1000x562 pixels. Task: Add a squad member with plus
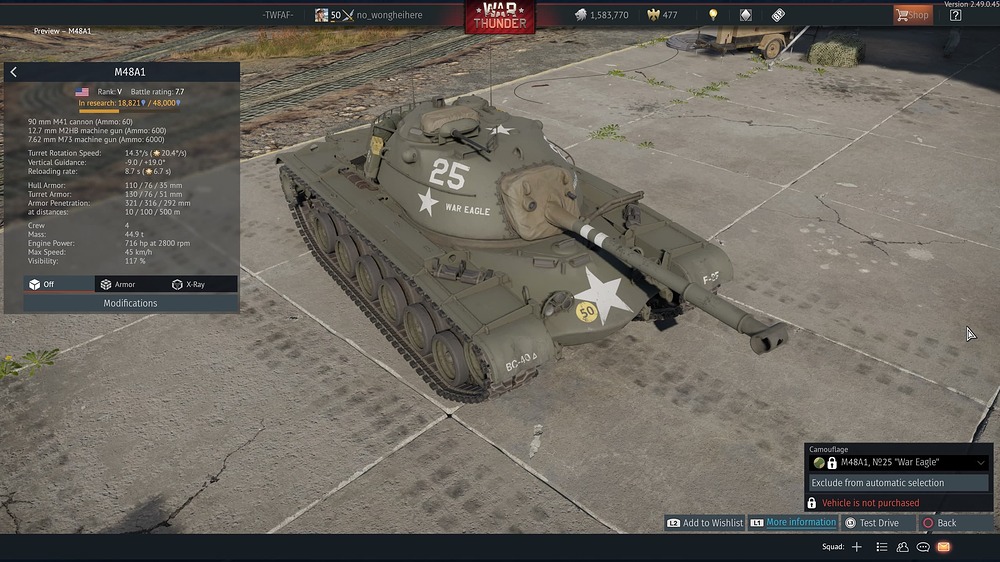click(x=856, y=547)
